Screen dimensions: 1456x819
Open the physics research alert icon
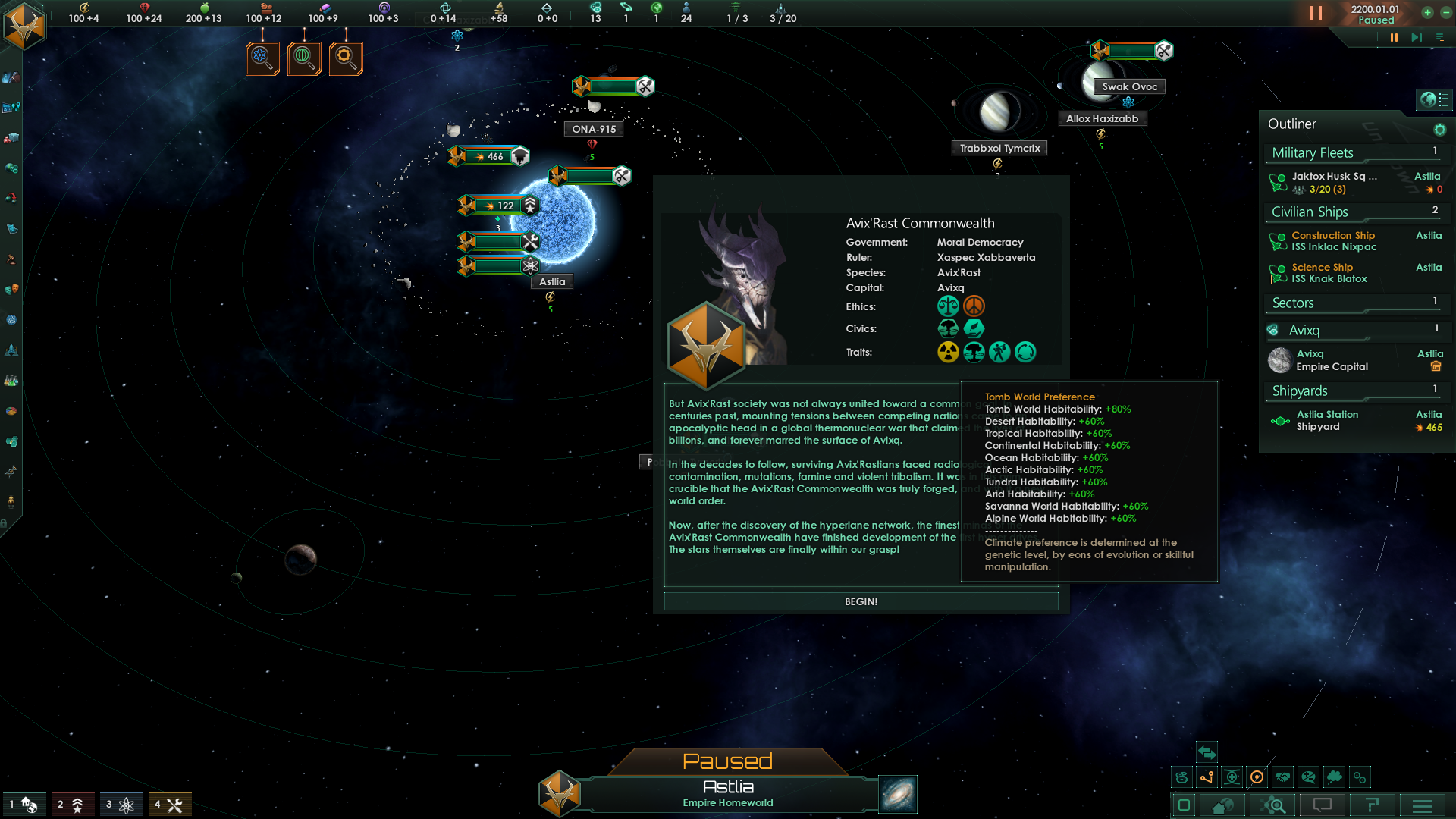[262, 58]
